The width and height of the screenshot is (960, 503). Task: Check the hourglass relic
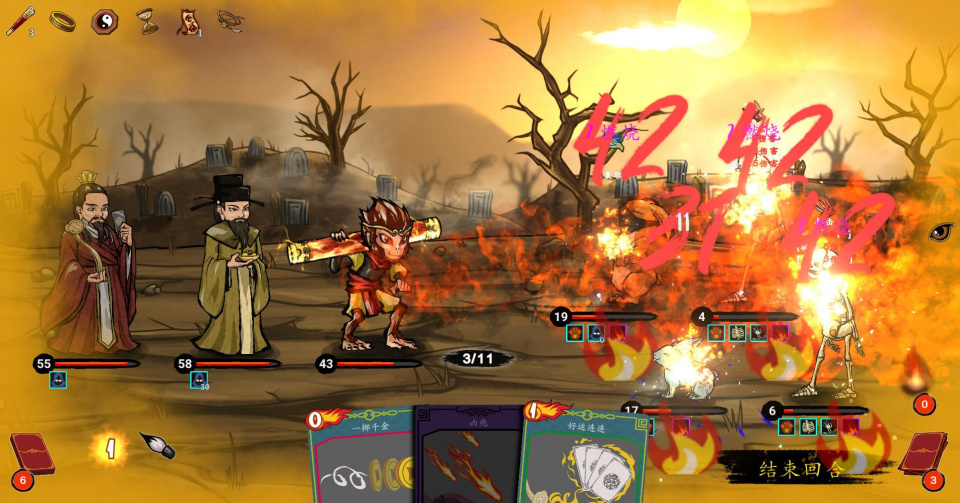tap(146, 21)
